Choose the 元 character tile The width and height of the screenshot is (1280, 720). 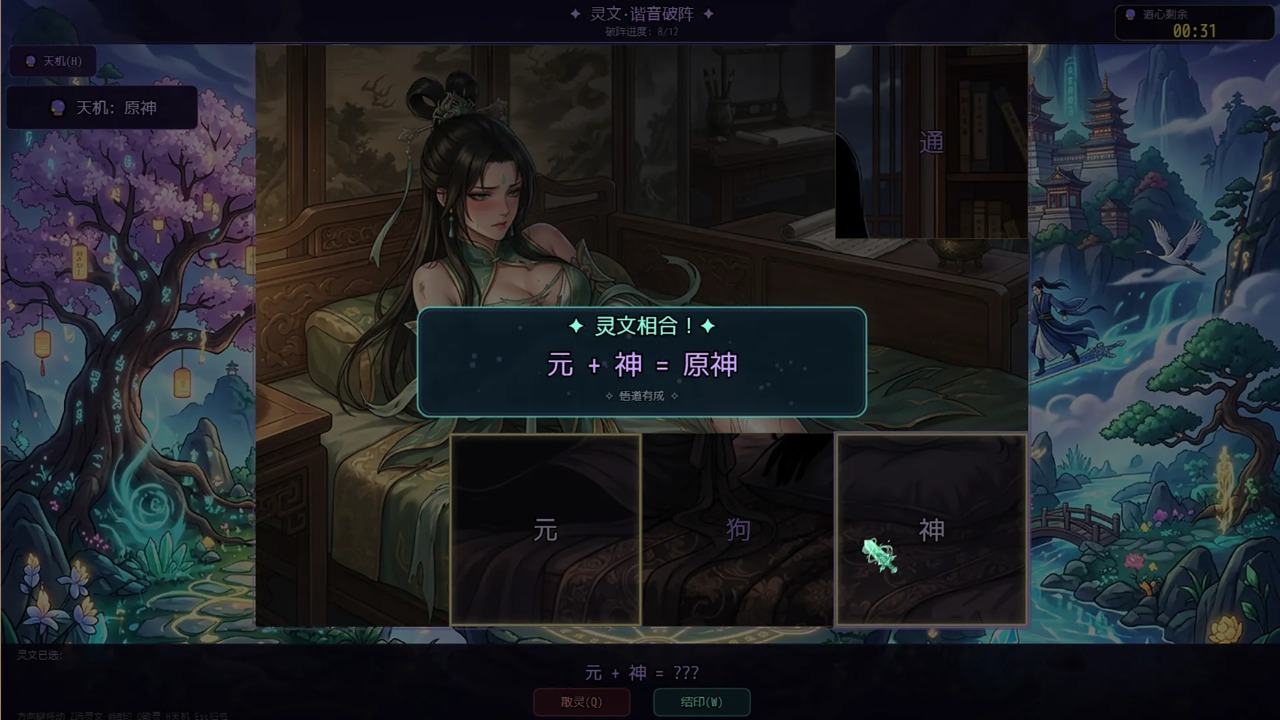pyautogui.click(x=545, y=529)
